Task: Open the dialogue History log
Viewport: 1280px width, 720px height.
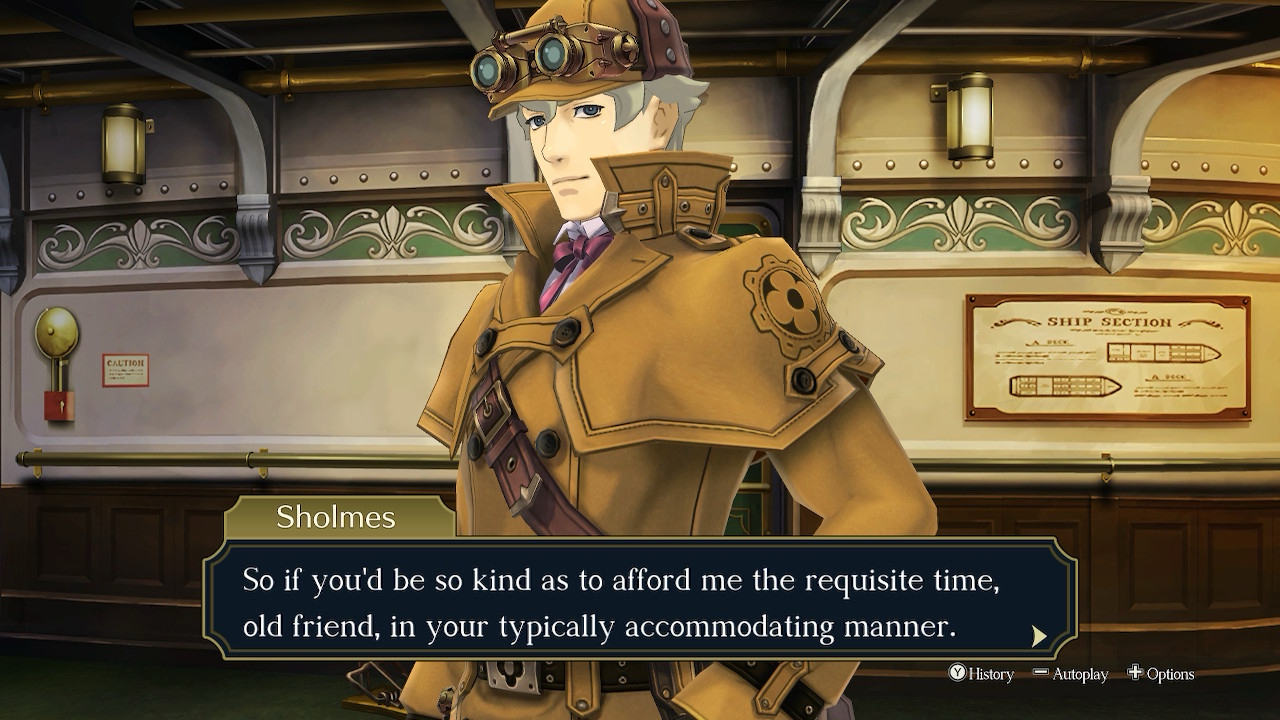Action: point(981,674)
